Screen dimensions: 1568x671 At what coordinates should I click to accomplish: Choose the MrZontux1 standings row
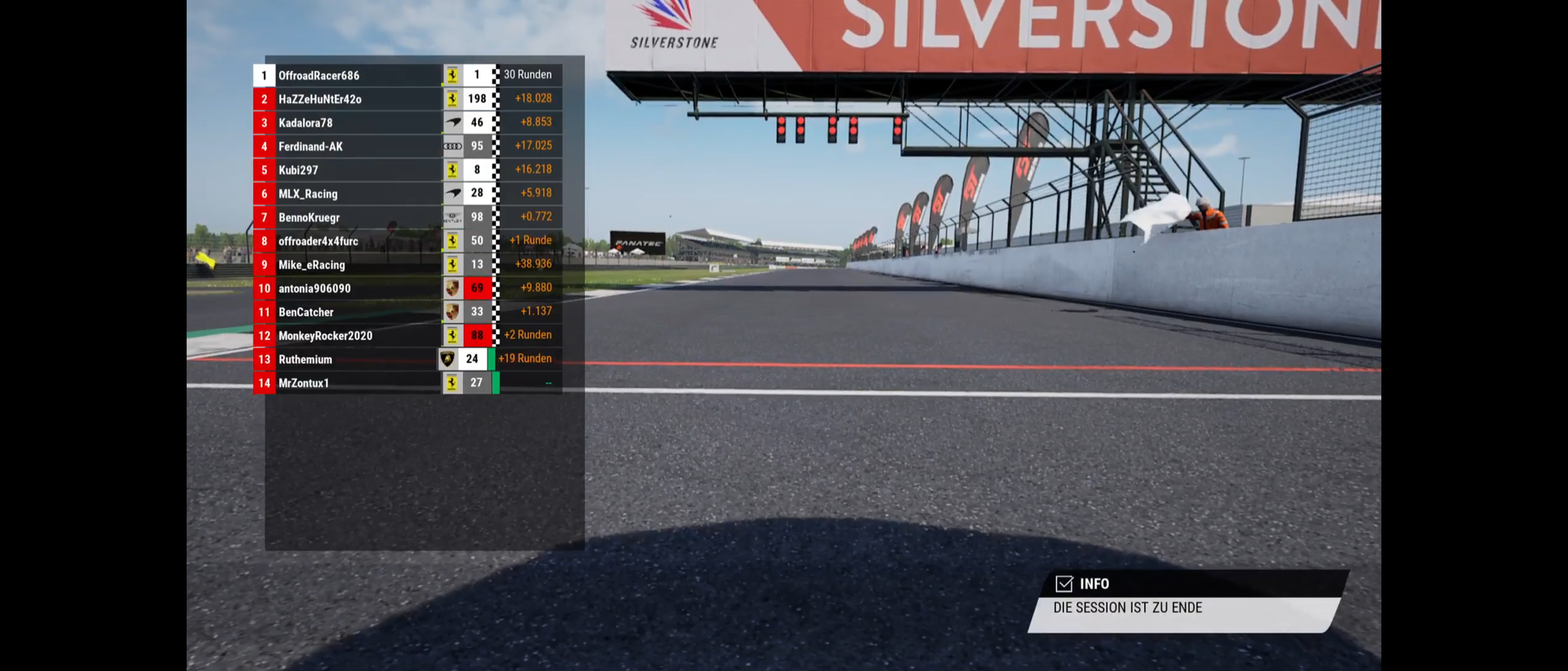[x=303, y=384]
